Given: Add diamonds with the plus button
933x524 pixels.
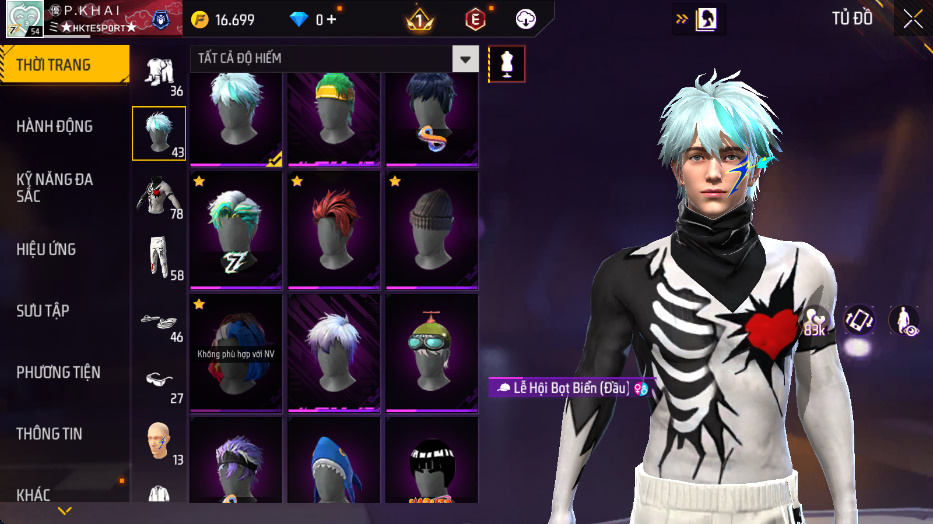Looking at the screenshot, I should (x=331, y=20).
